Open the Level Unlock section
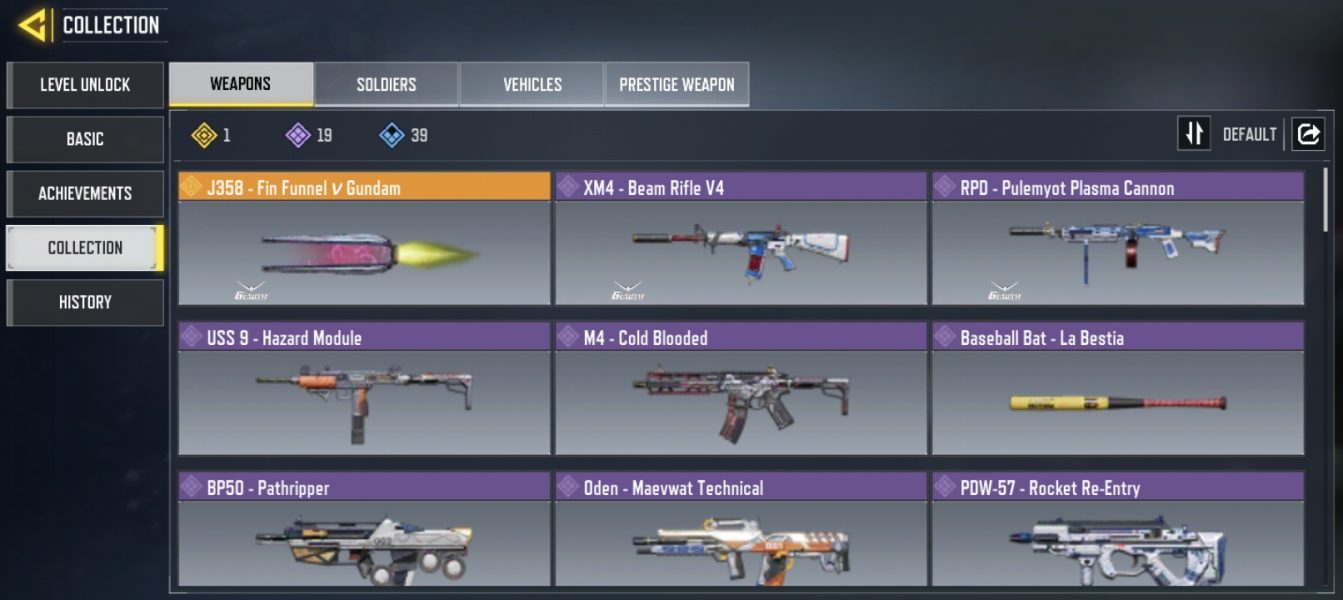 tap(85, 85)
